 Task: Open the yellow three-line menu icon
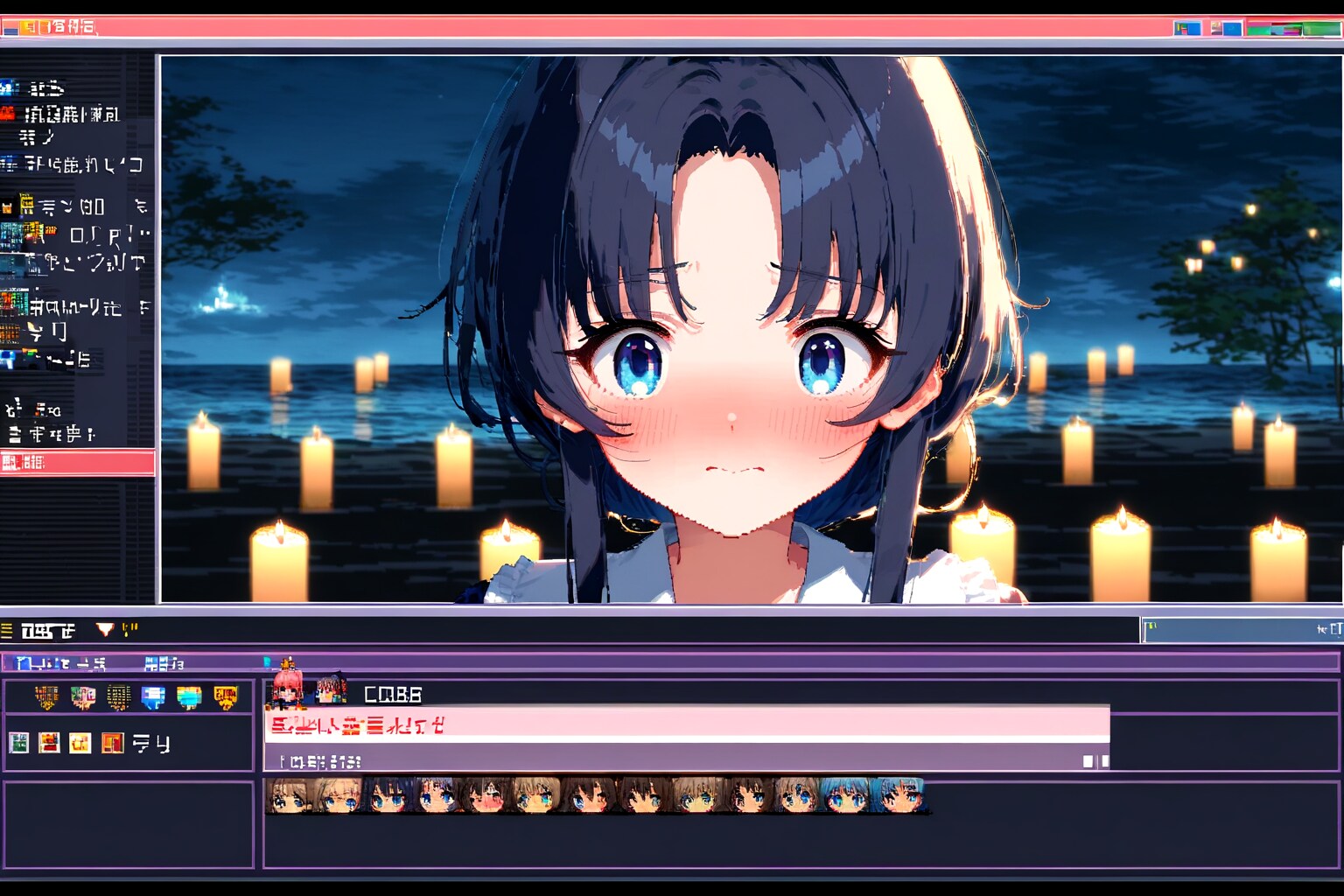(x=7, y=630)
